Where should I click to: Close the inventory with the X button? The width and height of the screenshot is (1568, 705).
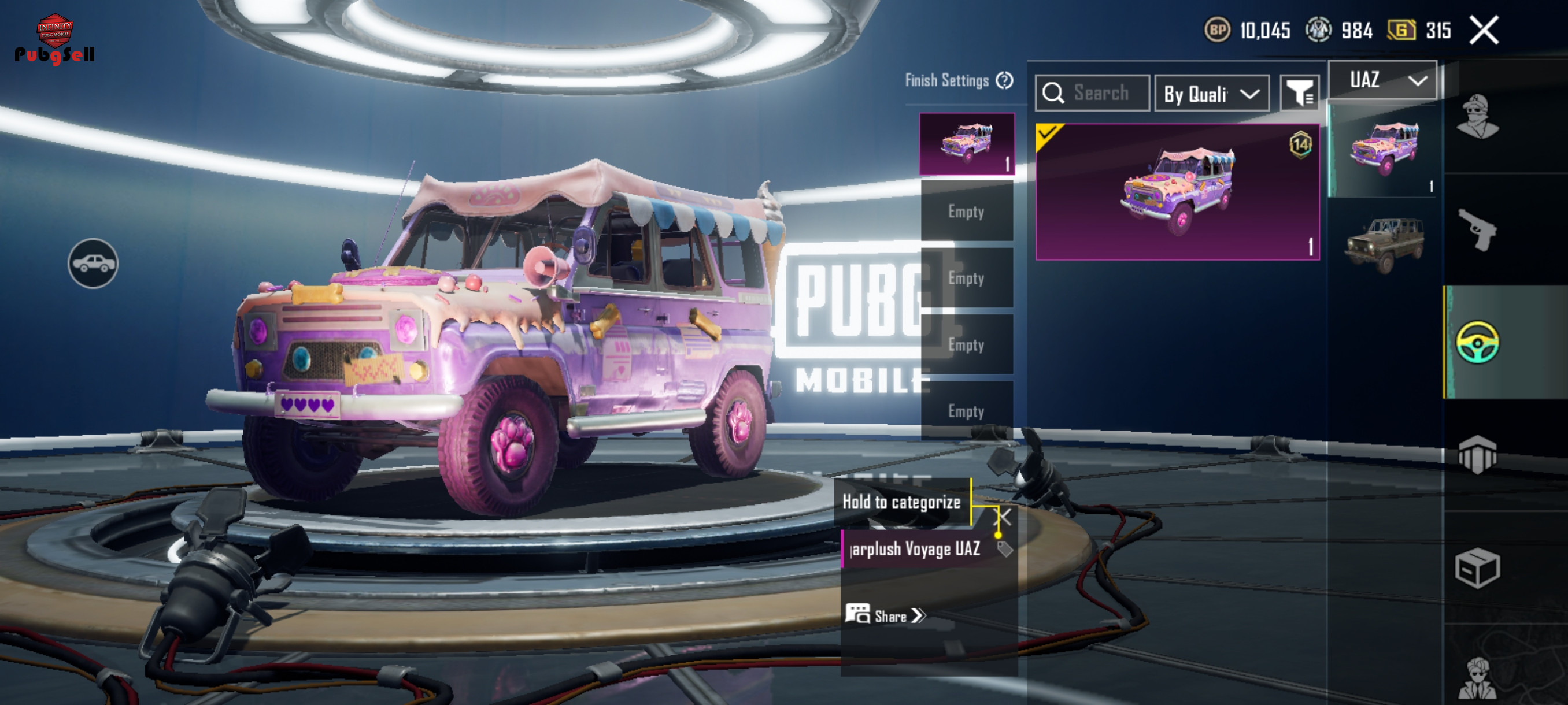coord(1484,31)
